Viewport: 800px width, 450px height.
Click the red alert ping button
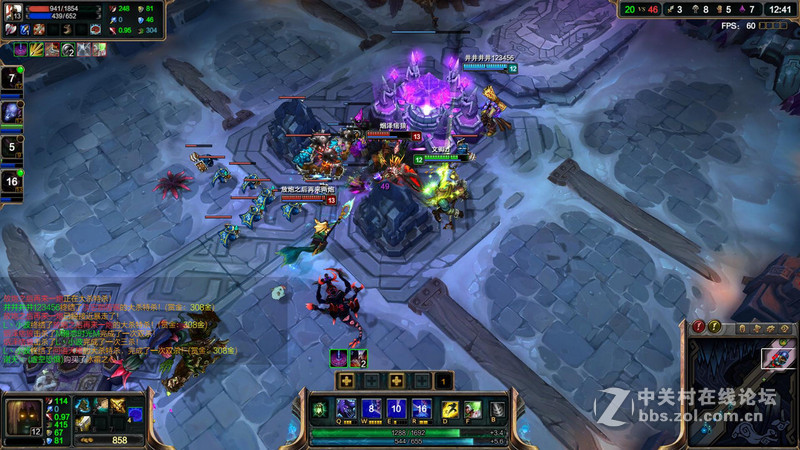(x=697, y=327)
